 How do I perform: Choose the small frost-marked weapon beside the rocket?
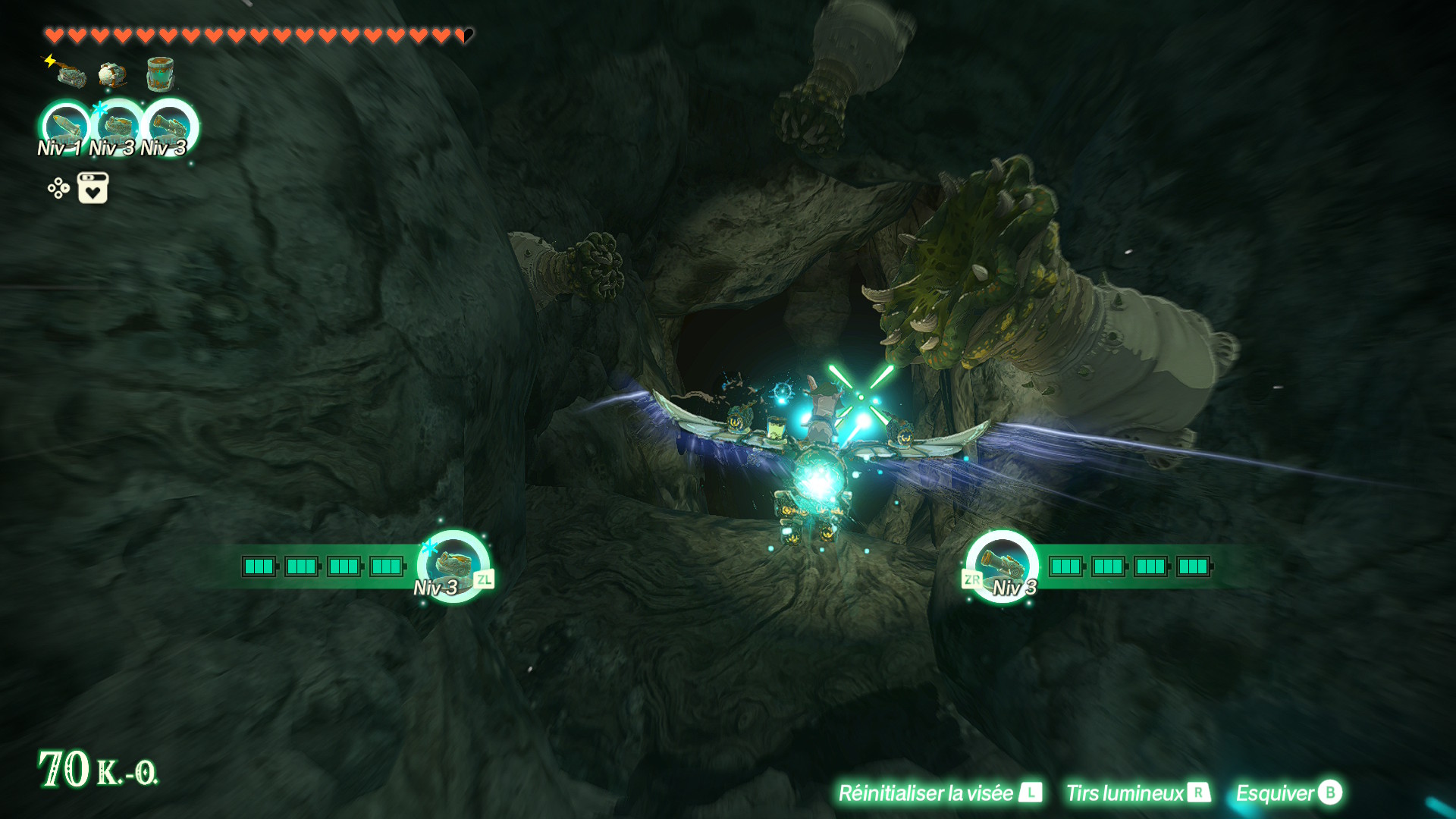[118, 127]
